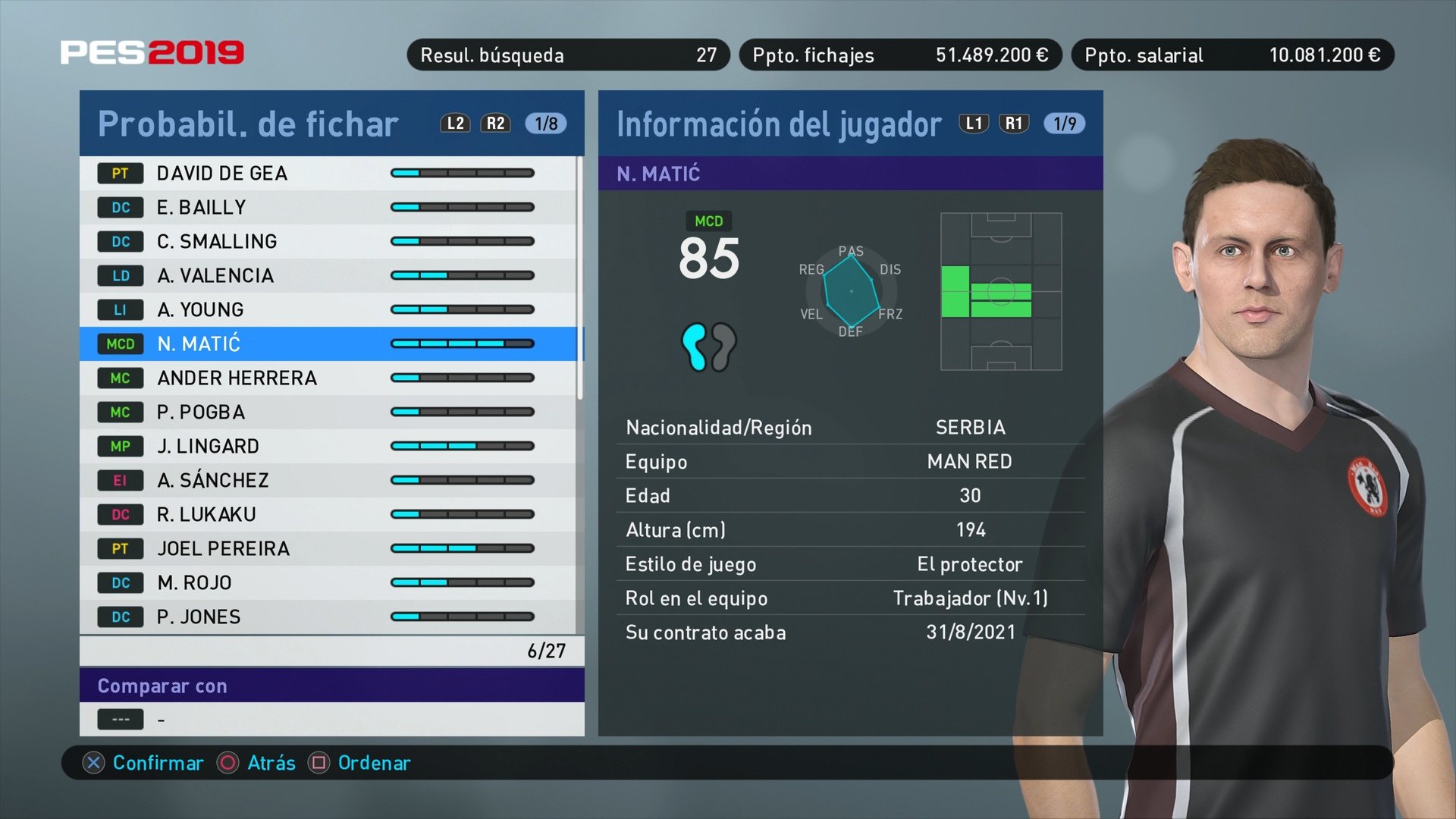Select the PT position badge next to David De Gea
The image size is (1456, 819).
tap(120, 173)
